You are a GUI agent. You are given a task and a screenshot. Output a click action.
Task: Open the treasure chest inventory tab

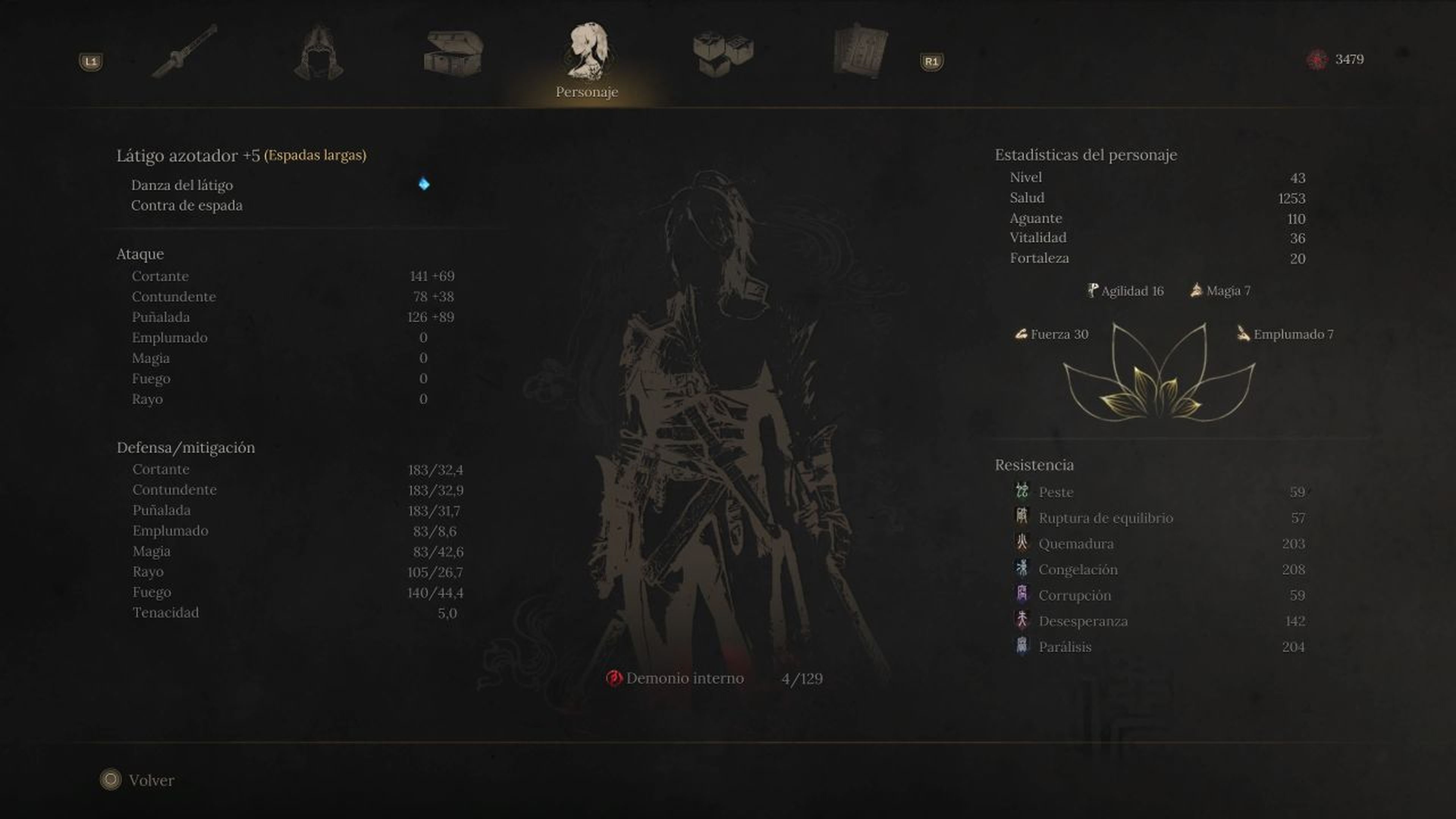453,53
